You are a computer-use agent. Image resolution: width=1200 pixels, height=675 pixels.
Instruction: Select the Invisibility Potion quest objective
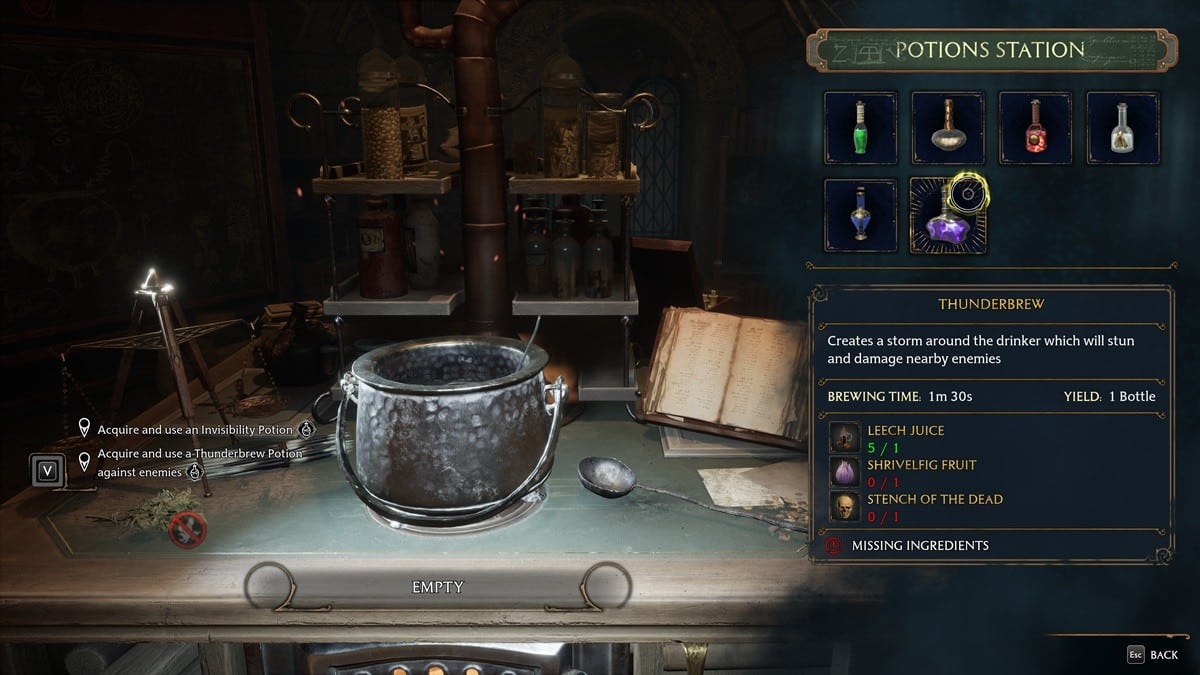(x=195, y=430)
